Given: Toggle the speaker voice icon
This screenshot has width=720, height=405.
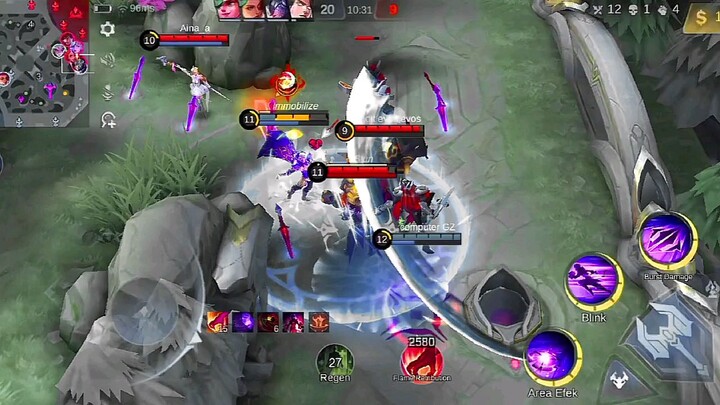Looking at the screenshot, I should [x=108, y=59].
